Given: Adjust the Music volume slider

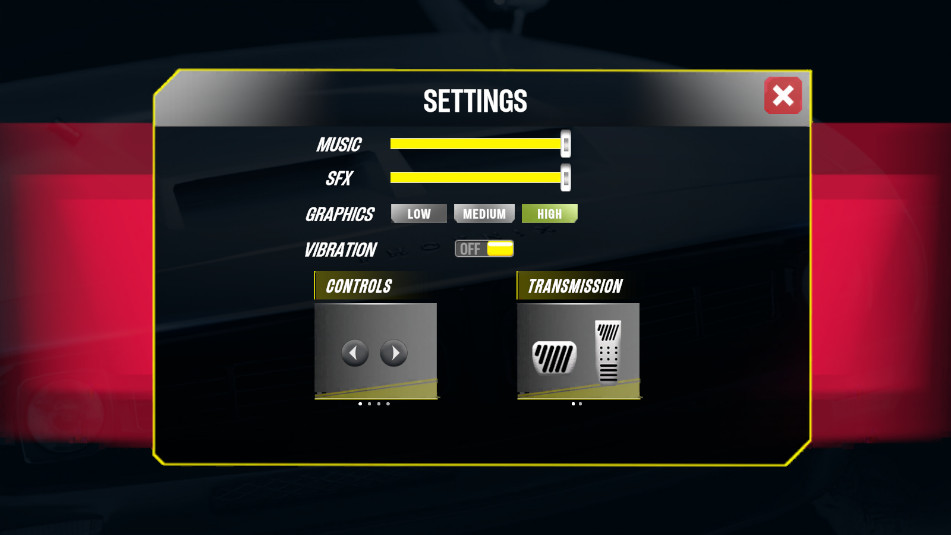Looking at the screenshot, I should [x=565, y=144].
